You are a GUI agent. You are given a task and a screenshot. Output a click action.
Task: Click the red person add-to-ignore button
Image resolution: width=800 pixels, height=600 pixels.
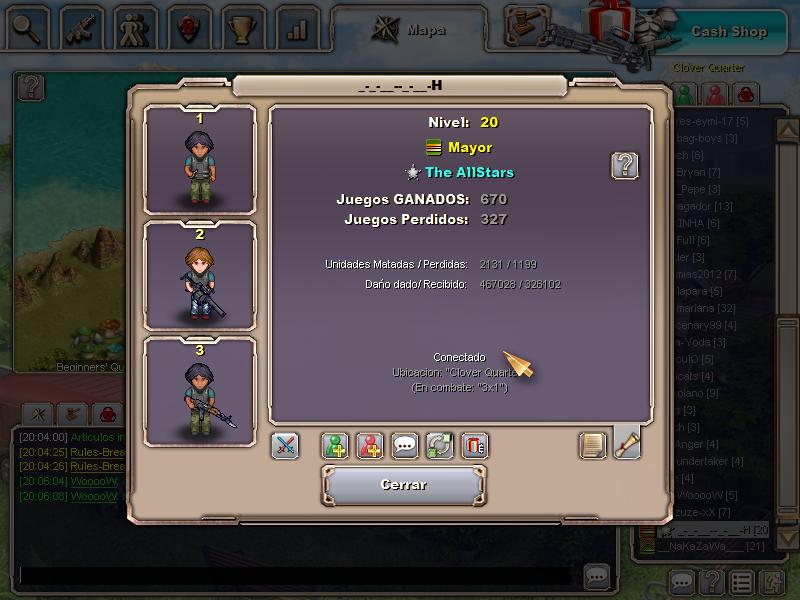coord(370,446)
